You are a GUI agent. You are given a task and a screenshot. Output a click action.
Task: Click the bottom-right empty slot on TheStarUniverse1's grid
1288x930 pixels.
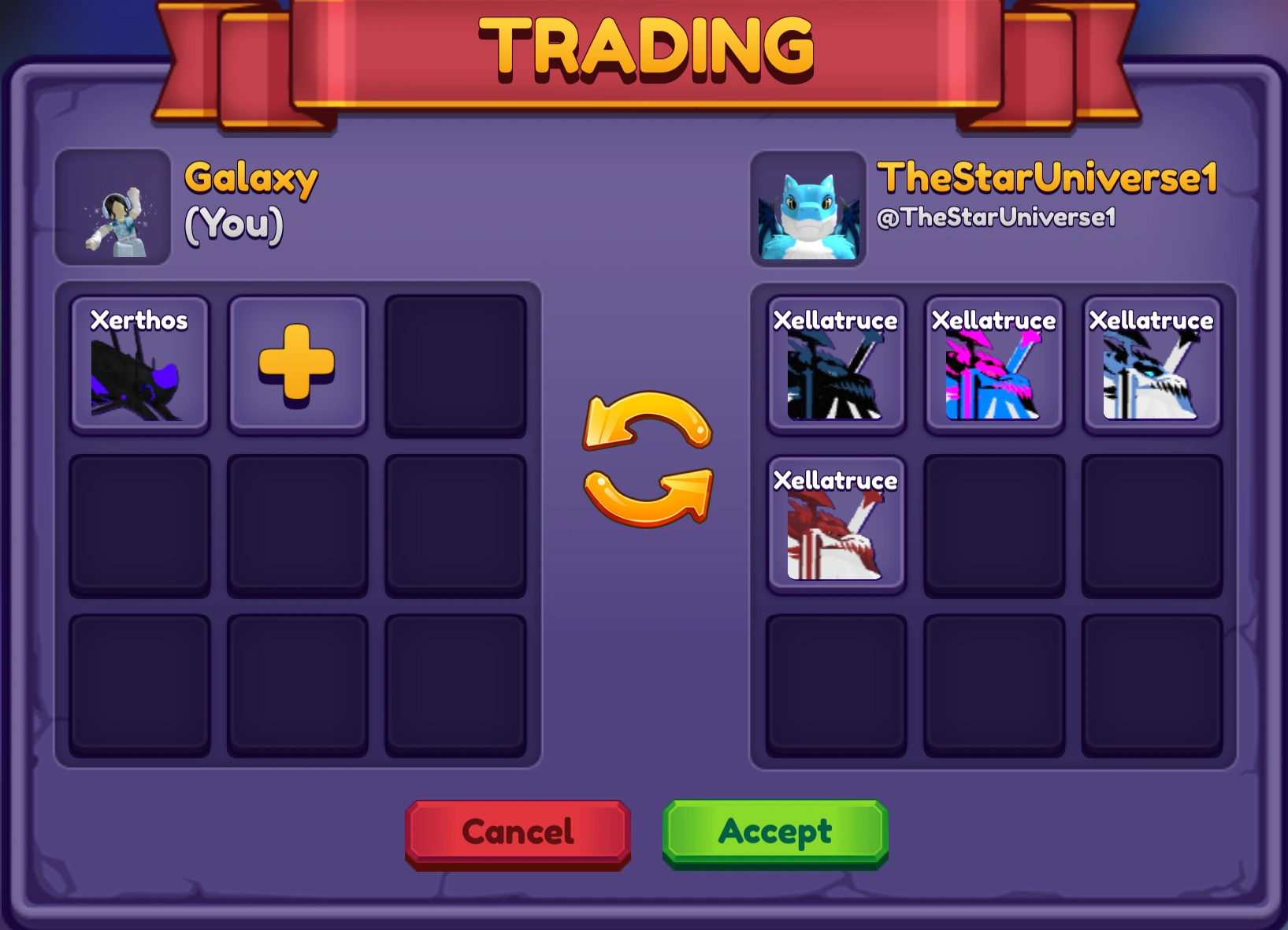tap(1152, 684)
